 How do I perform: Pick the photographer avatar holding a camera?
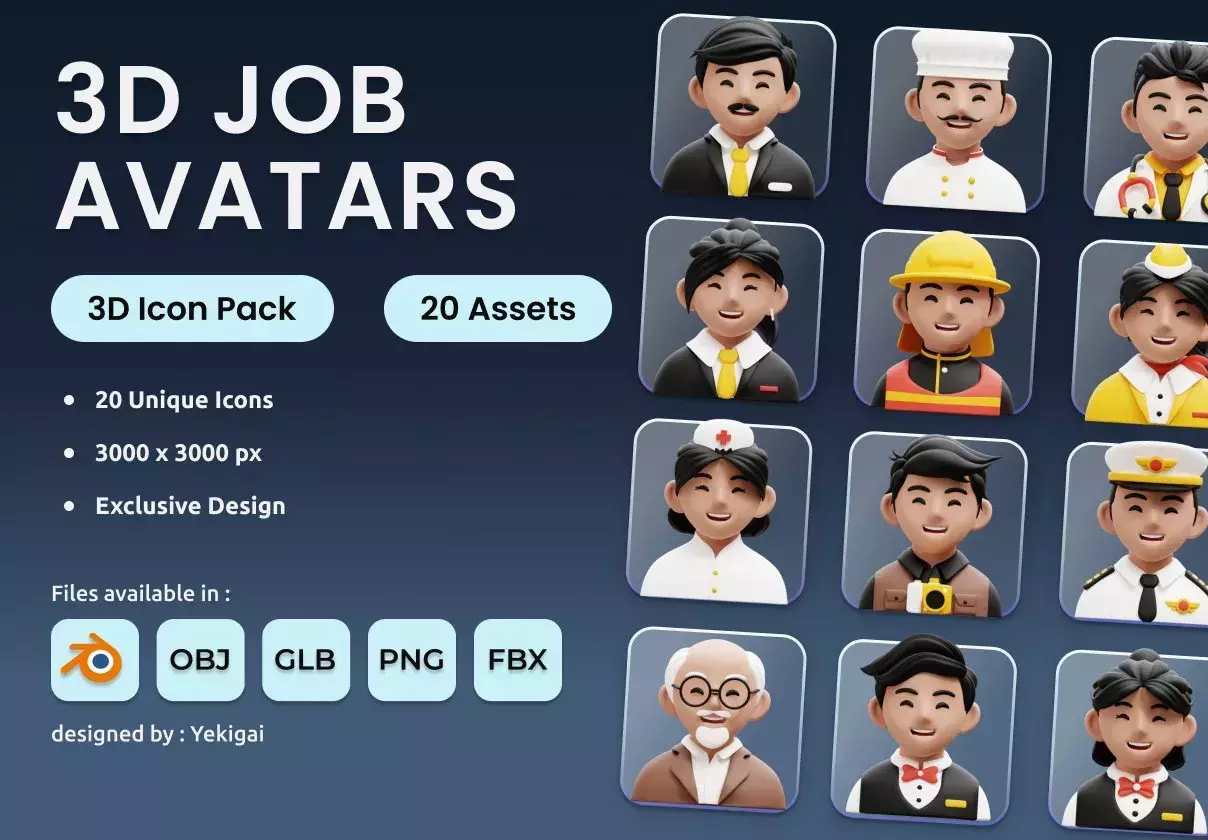(x=936, y=523)
